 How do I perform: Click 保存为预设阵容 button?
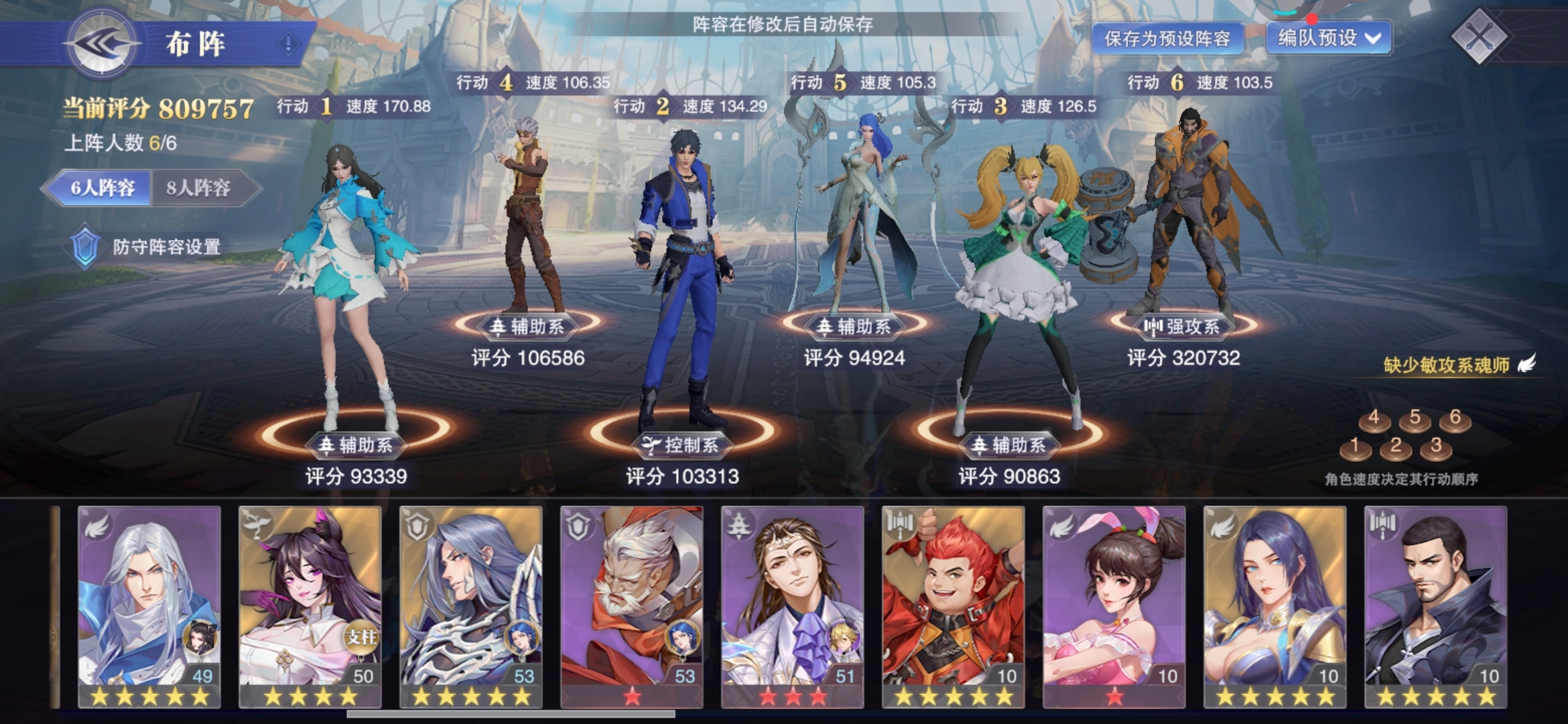(1167, 39)
